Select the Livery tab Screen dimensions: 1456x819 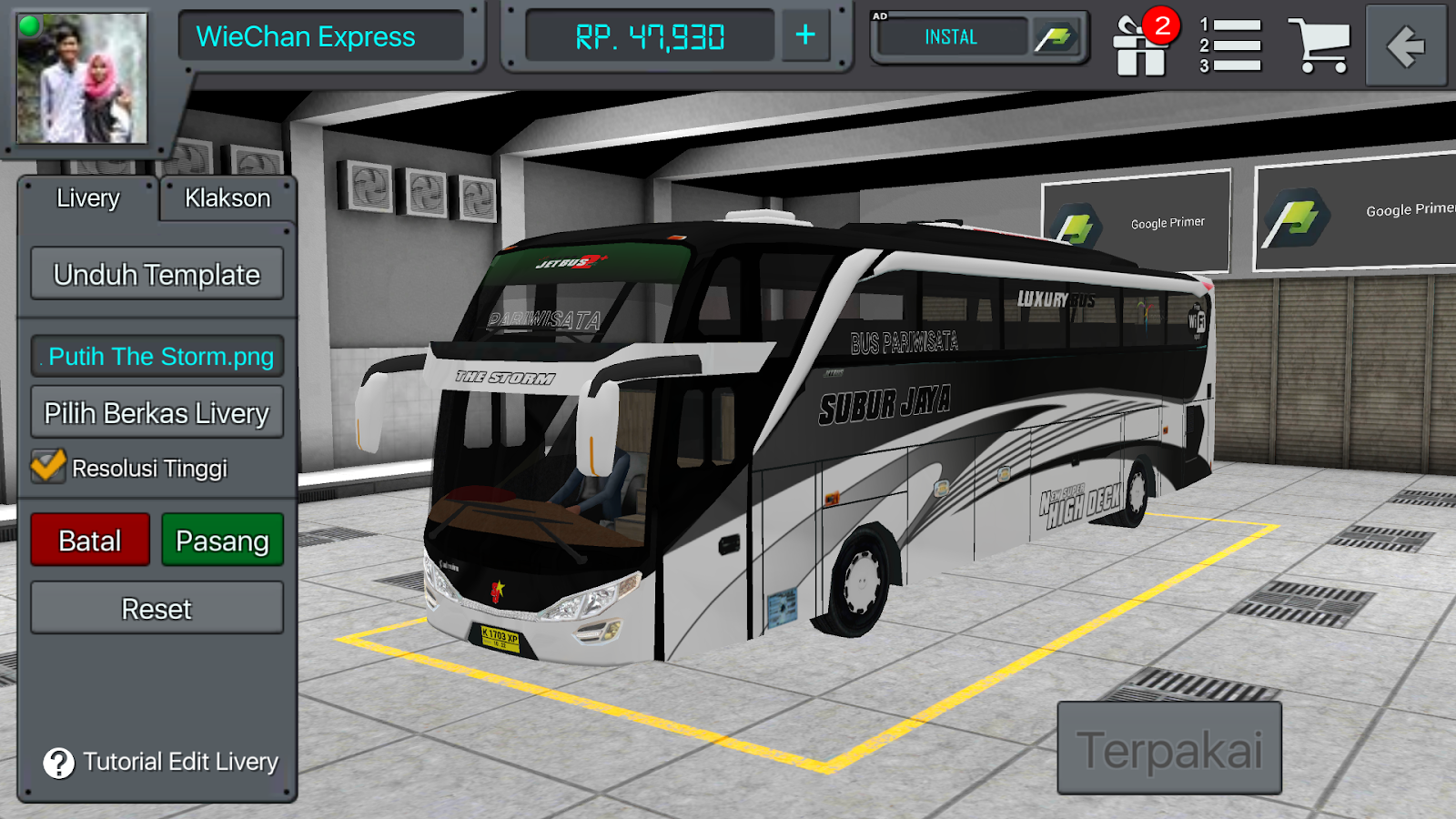[89, 197]
